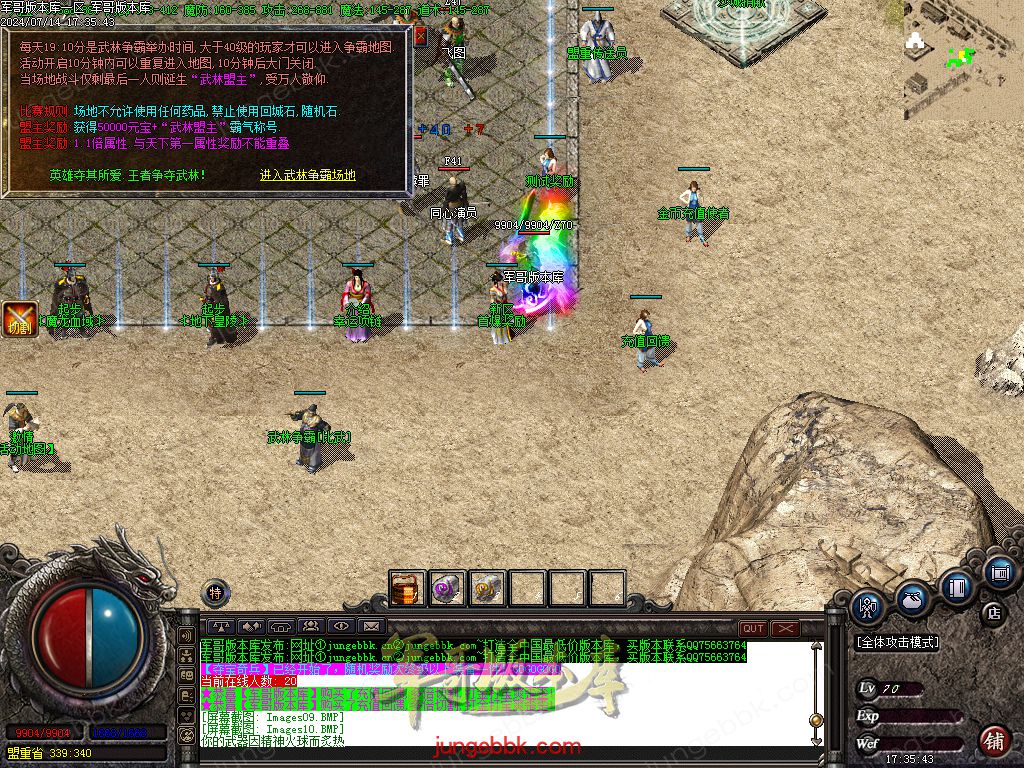Open the 店 shop button
Image resolution: width=1024 pixels, height=768 pixels.
[994, 612]
